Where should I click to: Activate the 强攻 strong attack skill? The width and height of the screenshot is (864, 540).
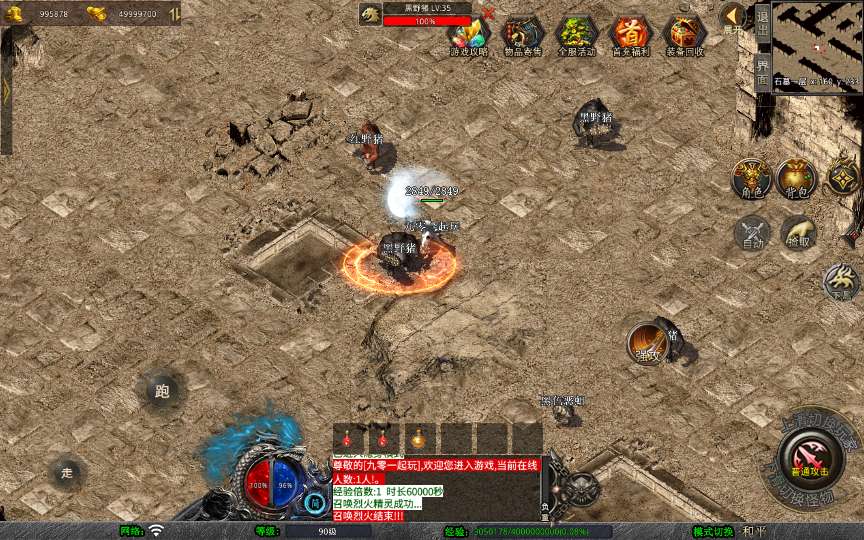tap(647, 344)
